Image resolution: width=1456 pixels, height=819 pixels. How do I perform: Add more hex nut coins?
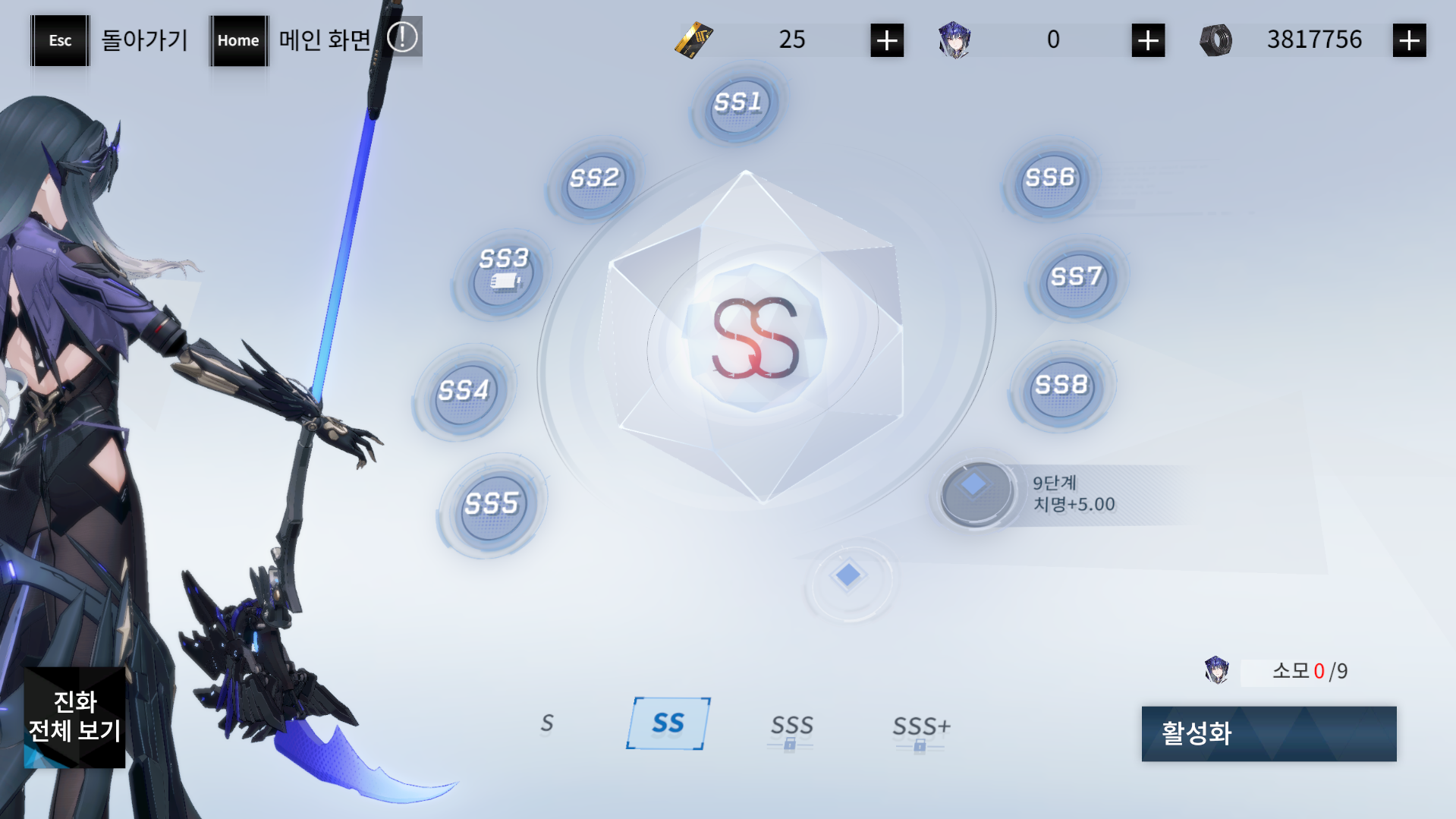1409,40
